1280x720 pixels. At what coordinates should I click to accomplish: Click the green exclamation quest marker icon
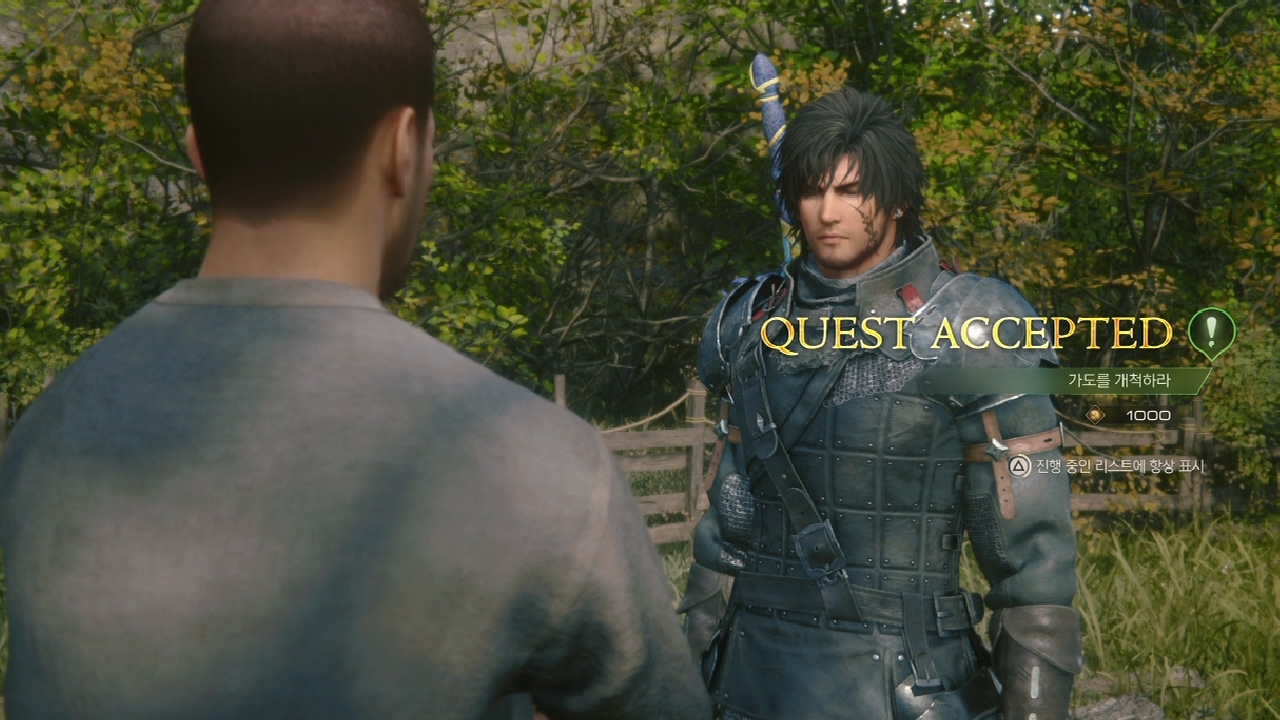1211,330
